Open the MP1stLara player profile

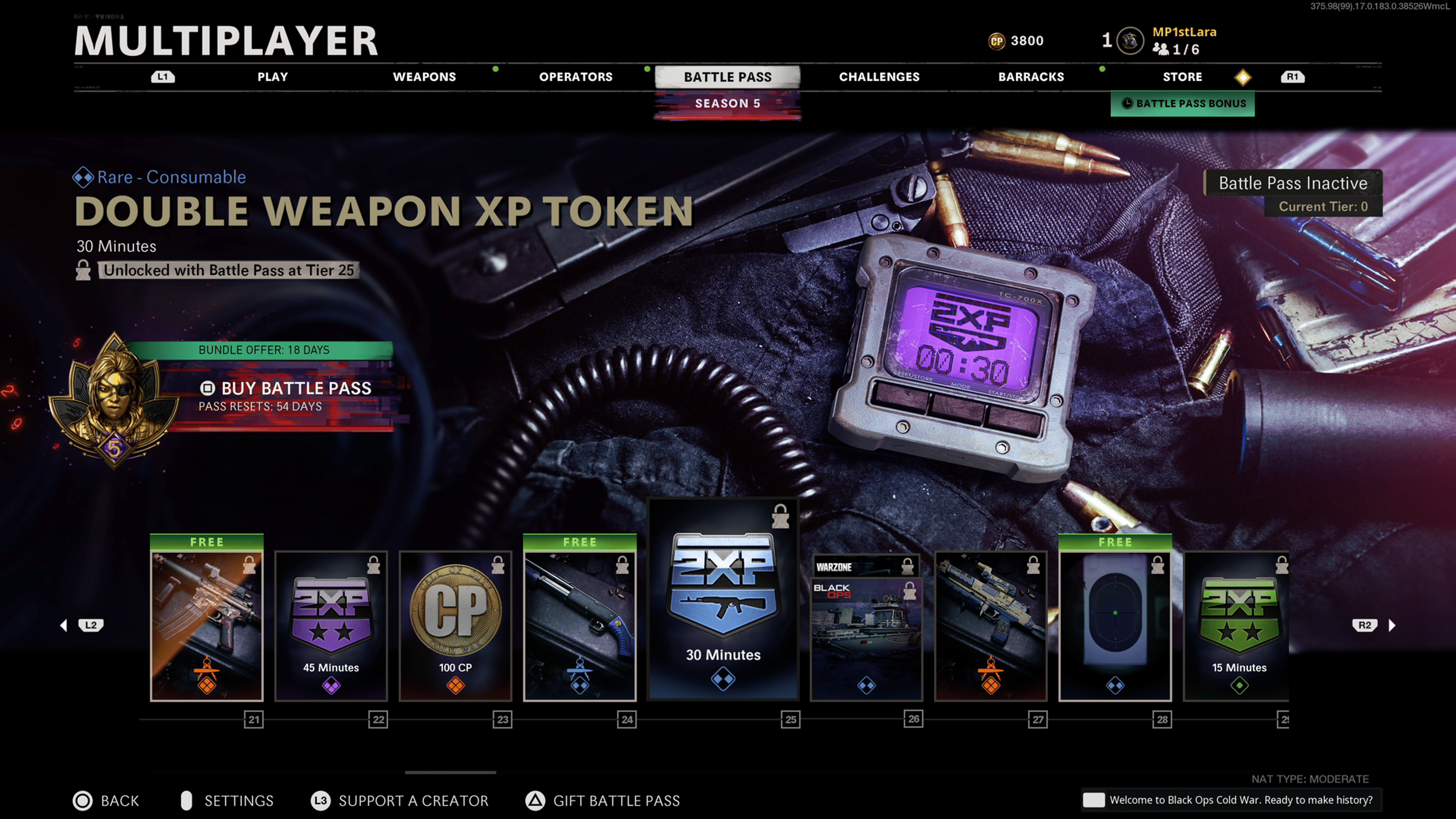[1184, 40]
